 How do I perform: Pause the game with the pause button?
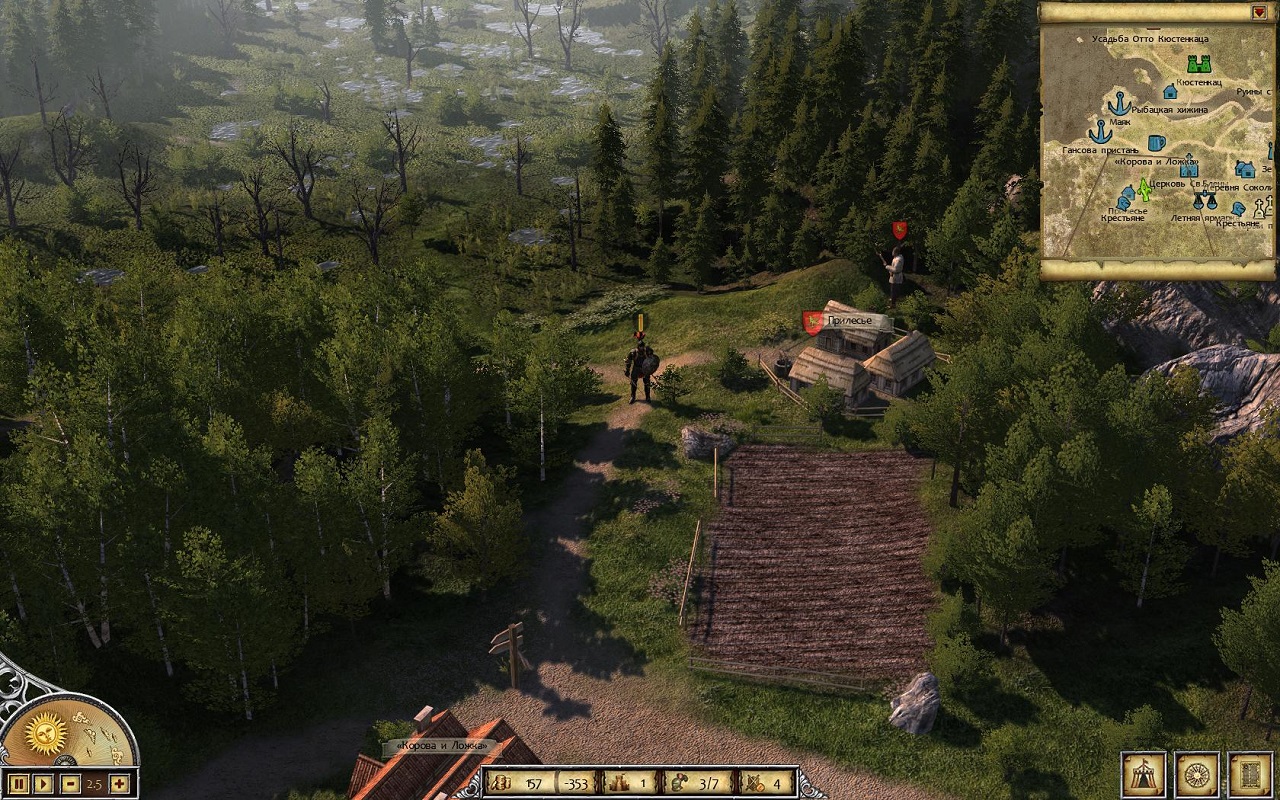tap(17, 783)
